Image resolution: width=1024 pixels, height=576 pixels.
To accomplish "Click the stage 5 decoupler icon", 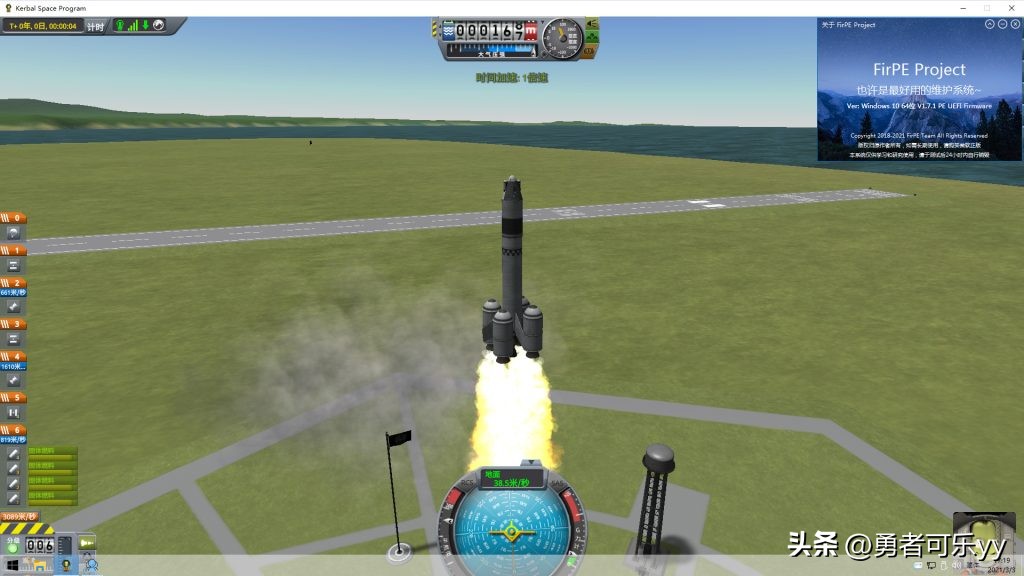I will (x=14, y=412).
